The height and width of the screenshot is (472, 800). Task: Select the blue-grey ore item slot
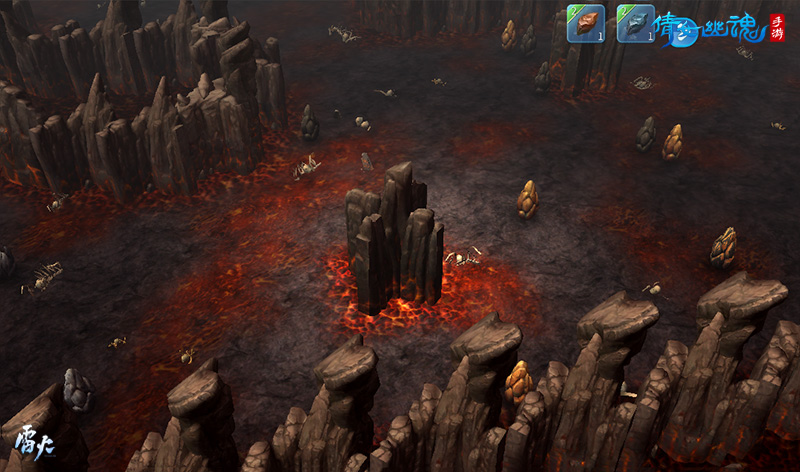point(634,24)
